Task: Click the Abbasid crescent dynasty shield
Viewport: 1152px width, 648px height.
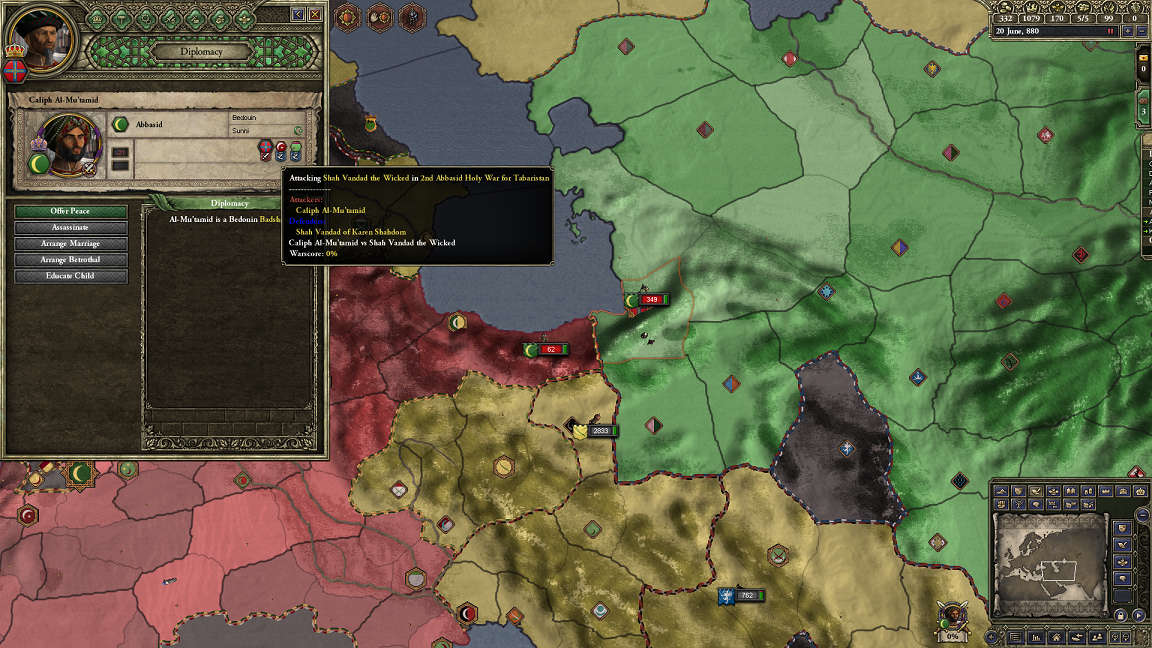Action: tap(120, 124)
